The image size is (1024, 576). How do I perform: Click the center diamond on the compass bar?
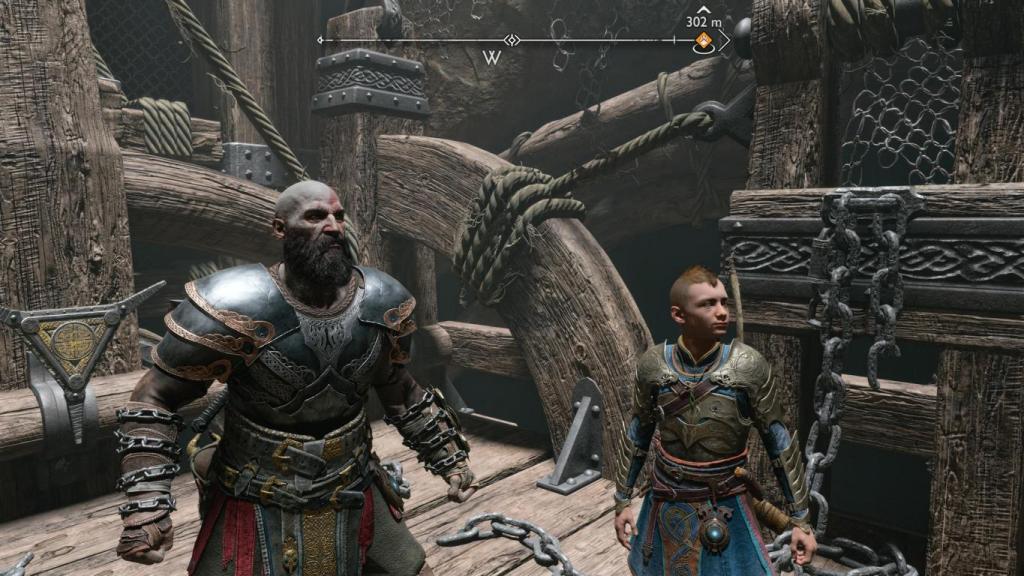coord(512,41)
